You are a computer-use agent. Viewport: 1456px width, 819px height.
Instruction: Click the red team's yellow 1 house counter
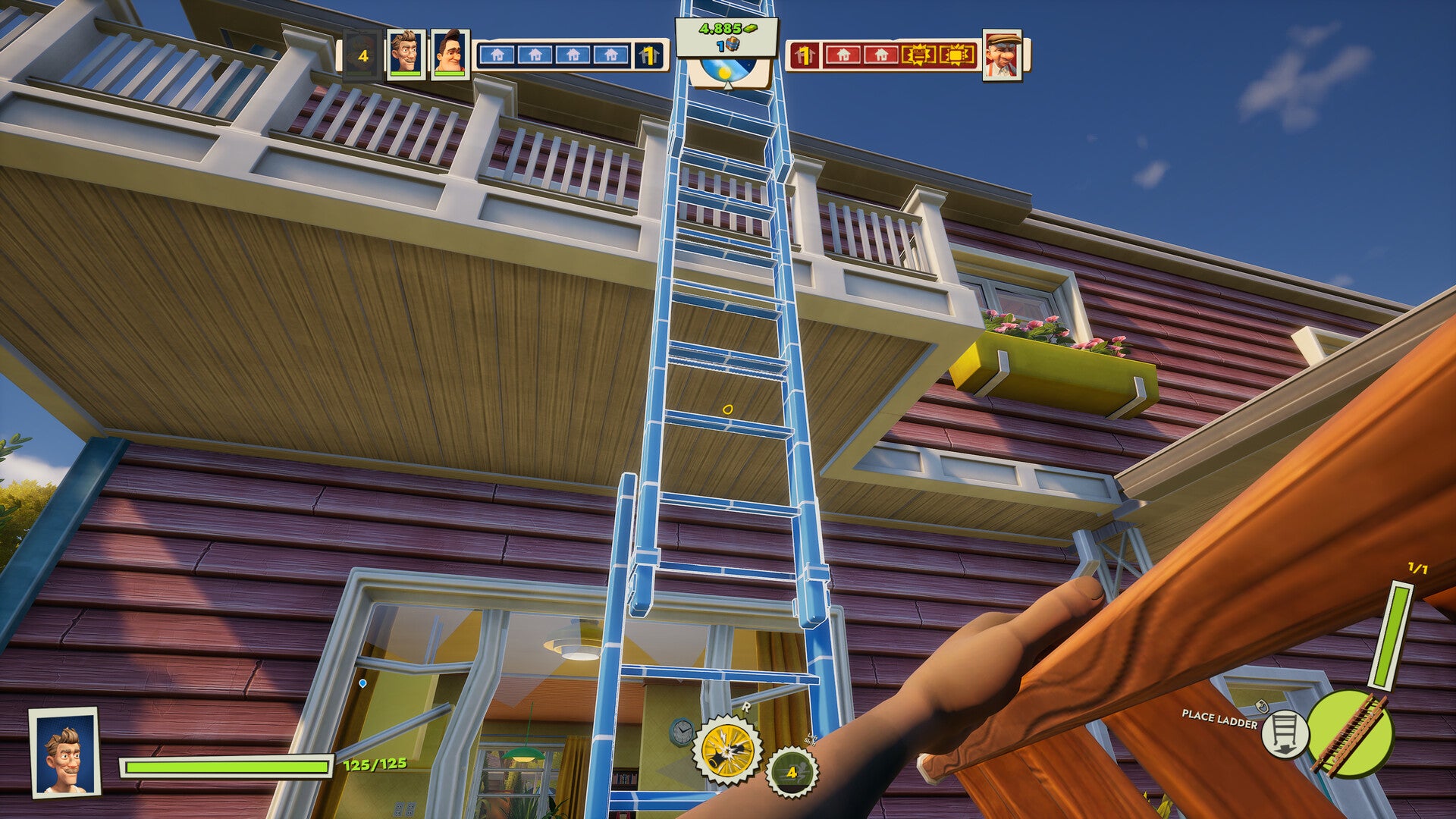(803, 55)
